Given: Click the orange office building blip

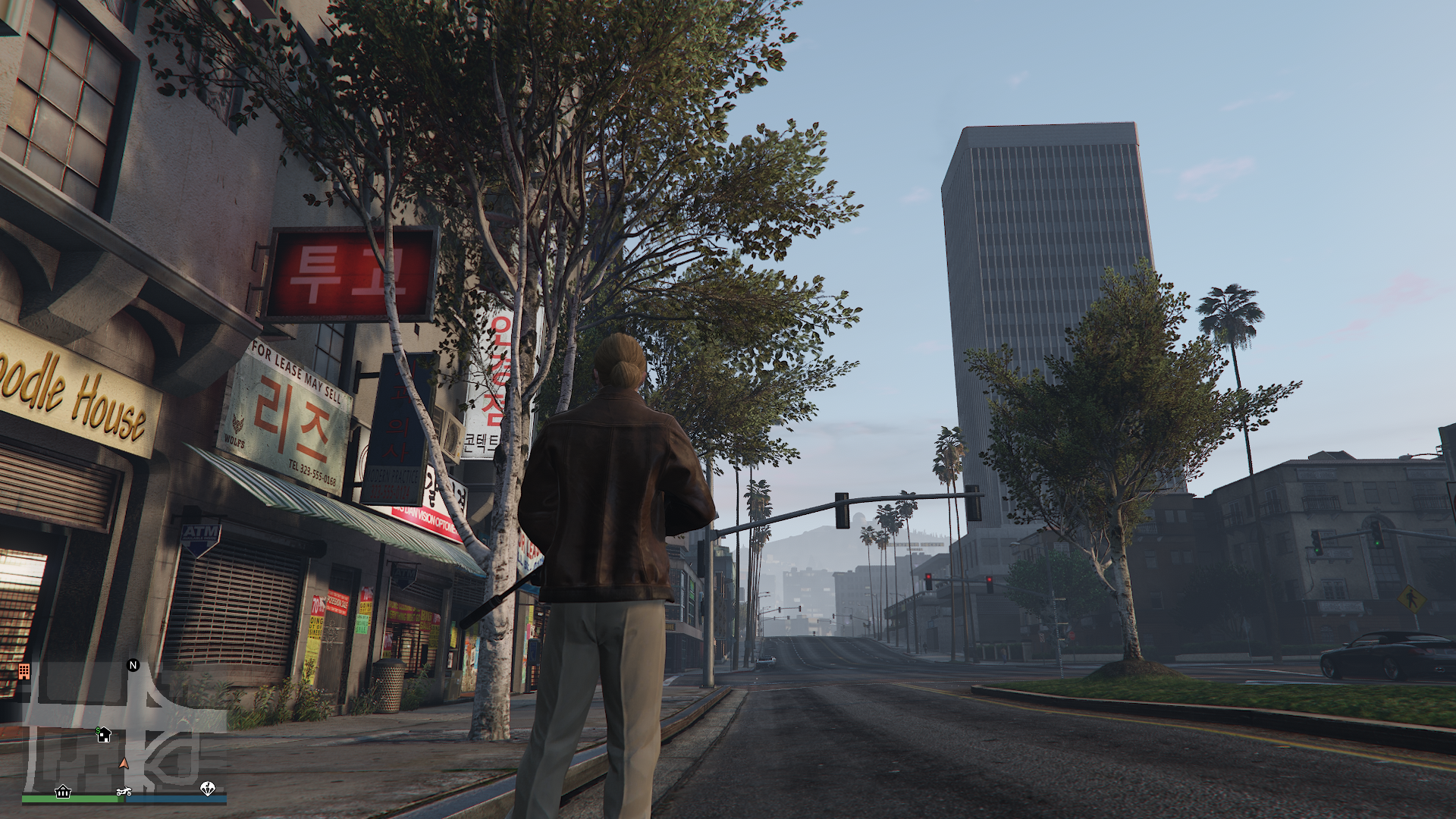Looking at the screenshot, I should point(24,671).
